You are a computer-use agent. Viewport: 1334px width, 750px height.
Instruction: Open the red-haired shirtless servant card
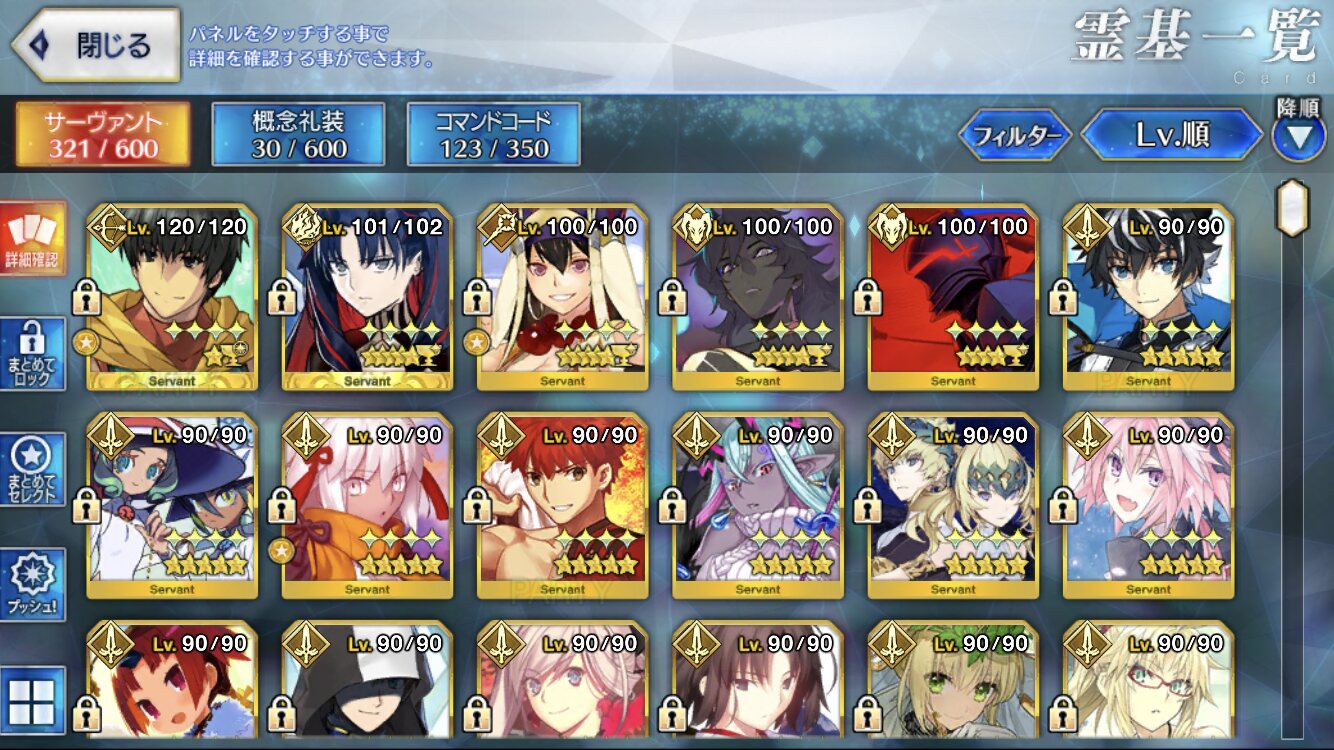coord(562,506)
